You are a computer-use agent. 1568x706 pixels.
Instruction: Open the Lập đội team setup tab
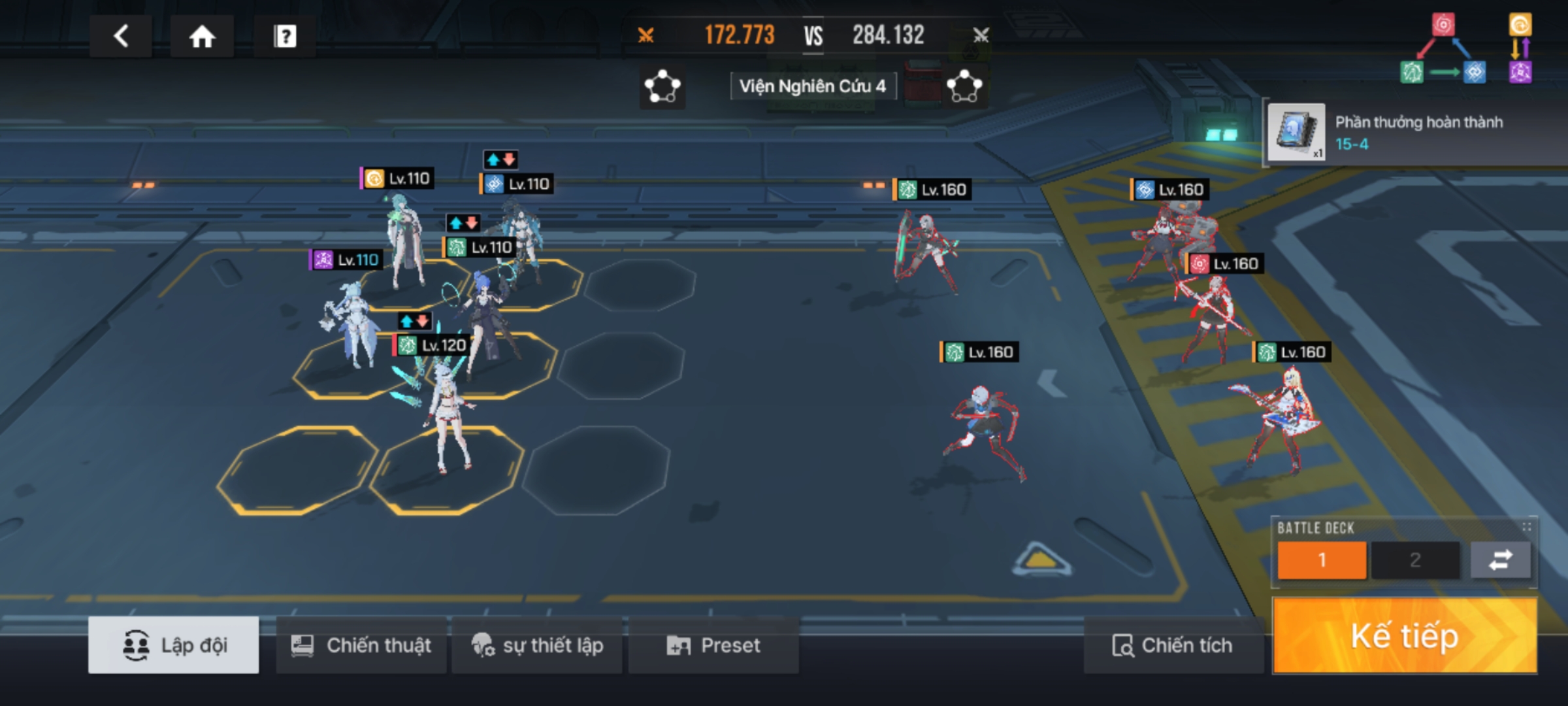point(174,645)
